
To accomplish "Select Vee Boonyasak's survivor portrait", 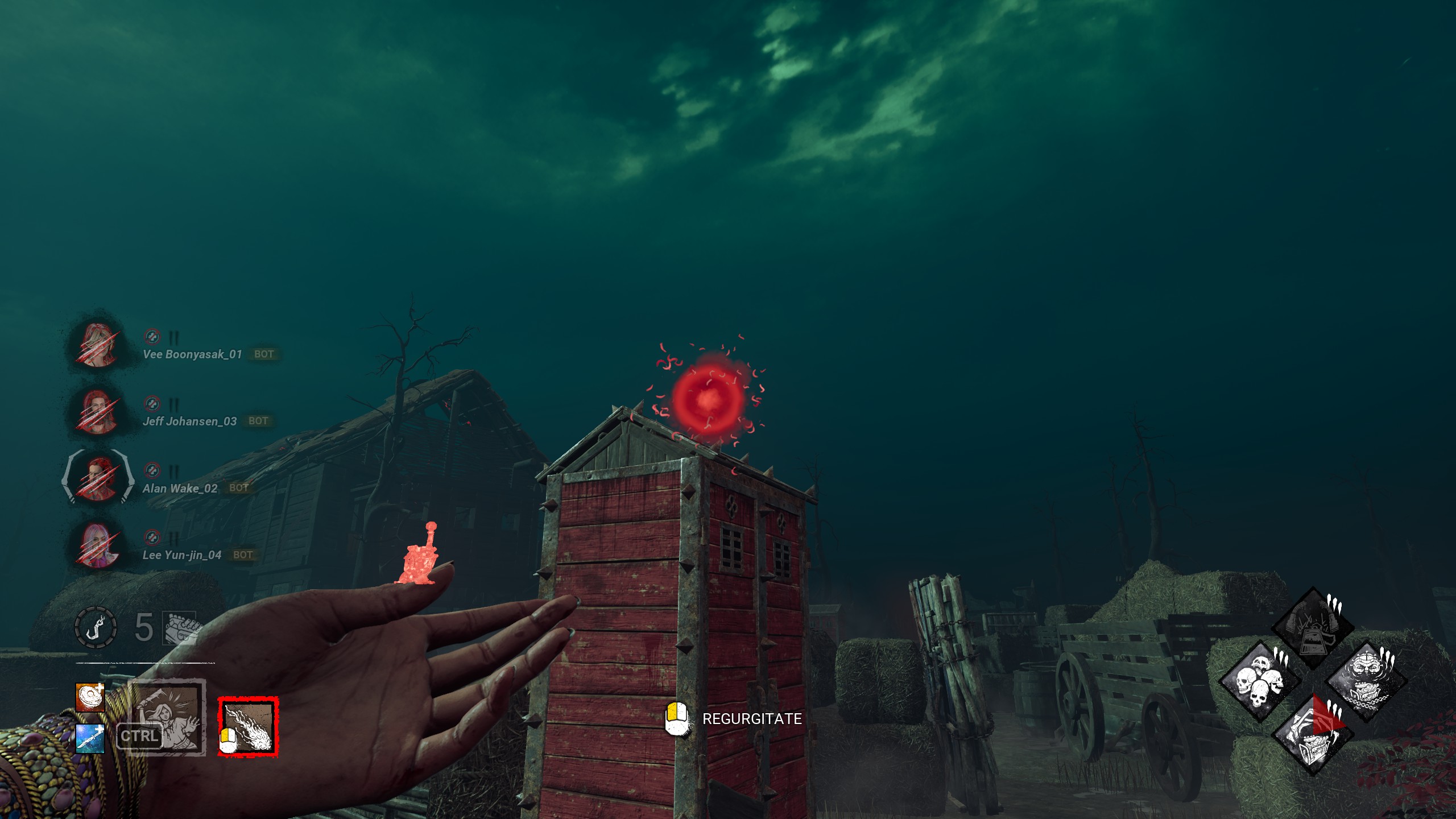I will pyautogui.click(x=97, y=345).
